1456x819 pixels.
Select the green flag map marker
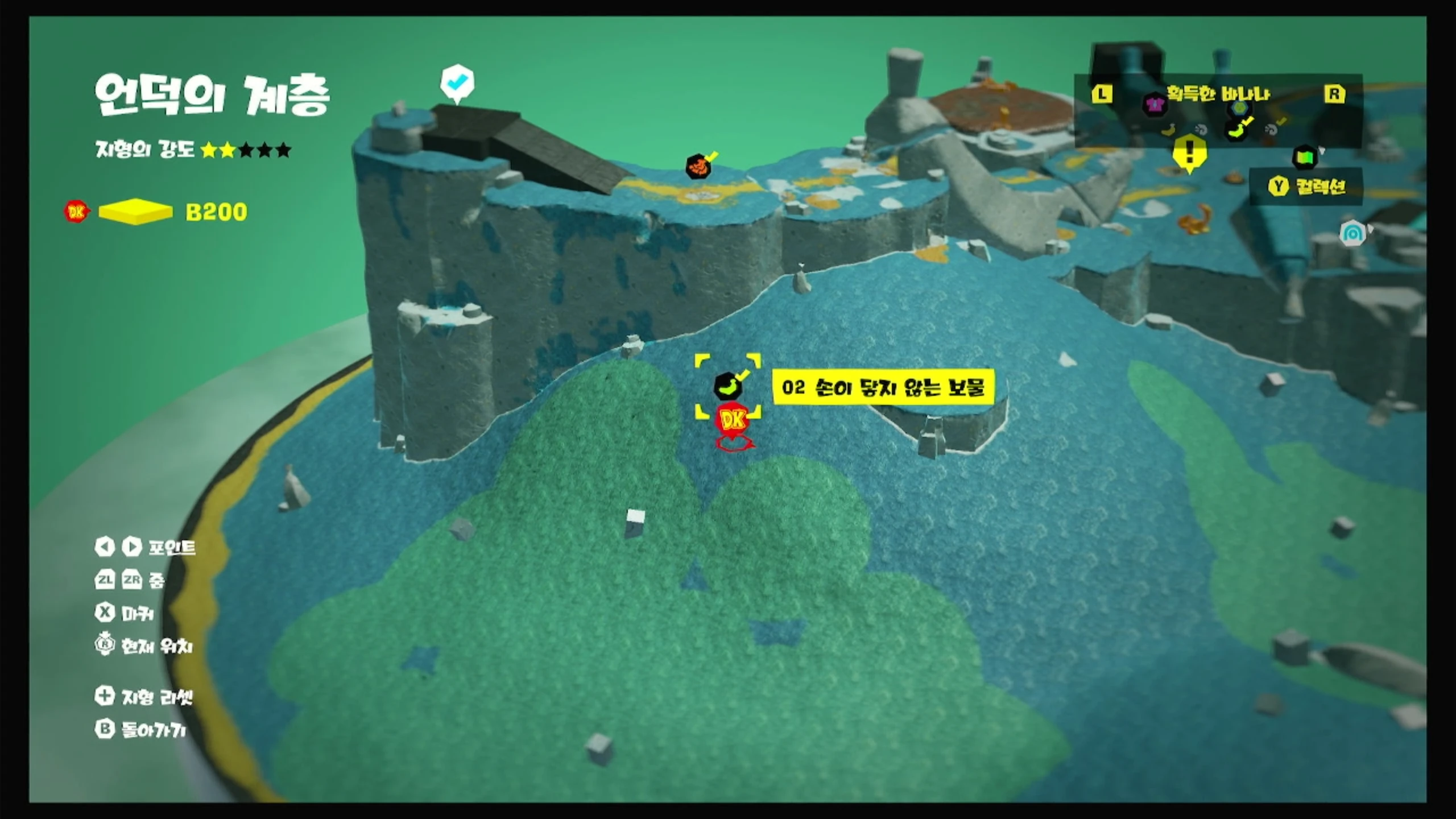[x=1305, y=157]
